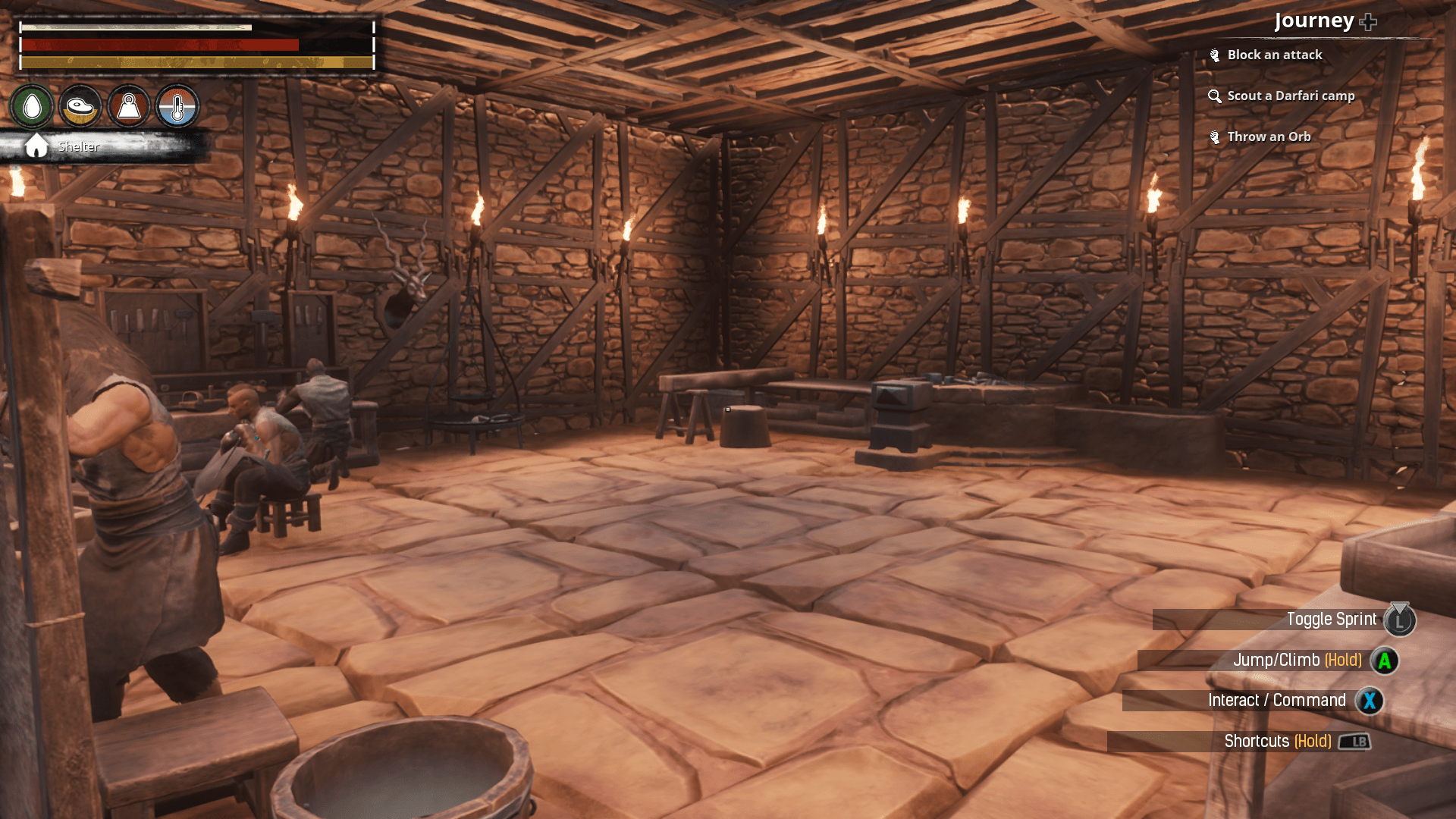Expand the Journey panel with the plus

(1367, 20)
